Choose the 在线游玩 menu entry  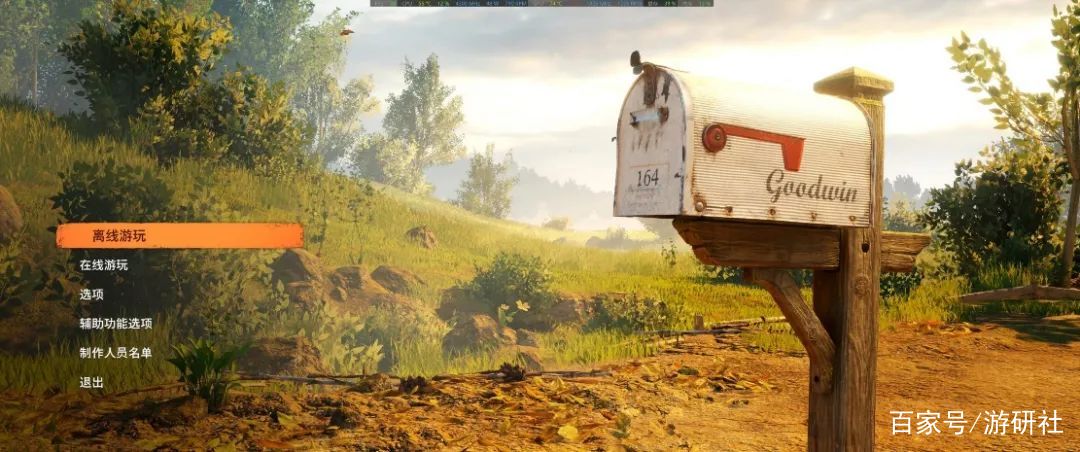click(104, 265)
